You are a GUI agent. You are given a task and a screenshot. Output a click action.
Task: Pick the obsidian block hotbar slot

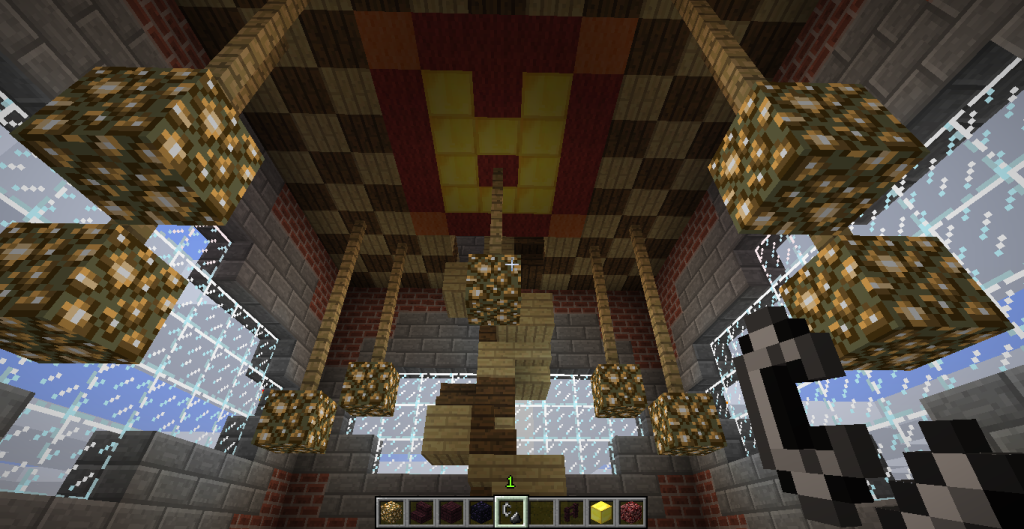(x=481, y=512)
